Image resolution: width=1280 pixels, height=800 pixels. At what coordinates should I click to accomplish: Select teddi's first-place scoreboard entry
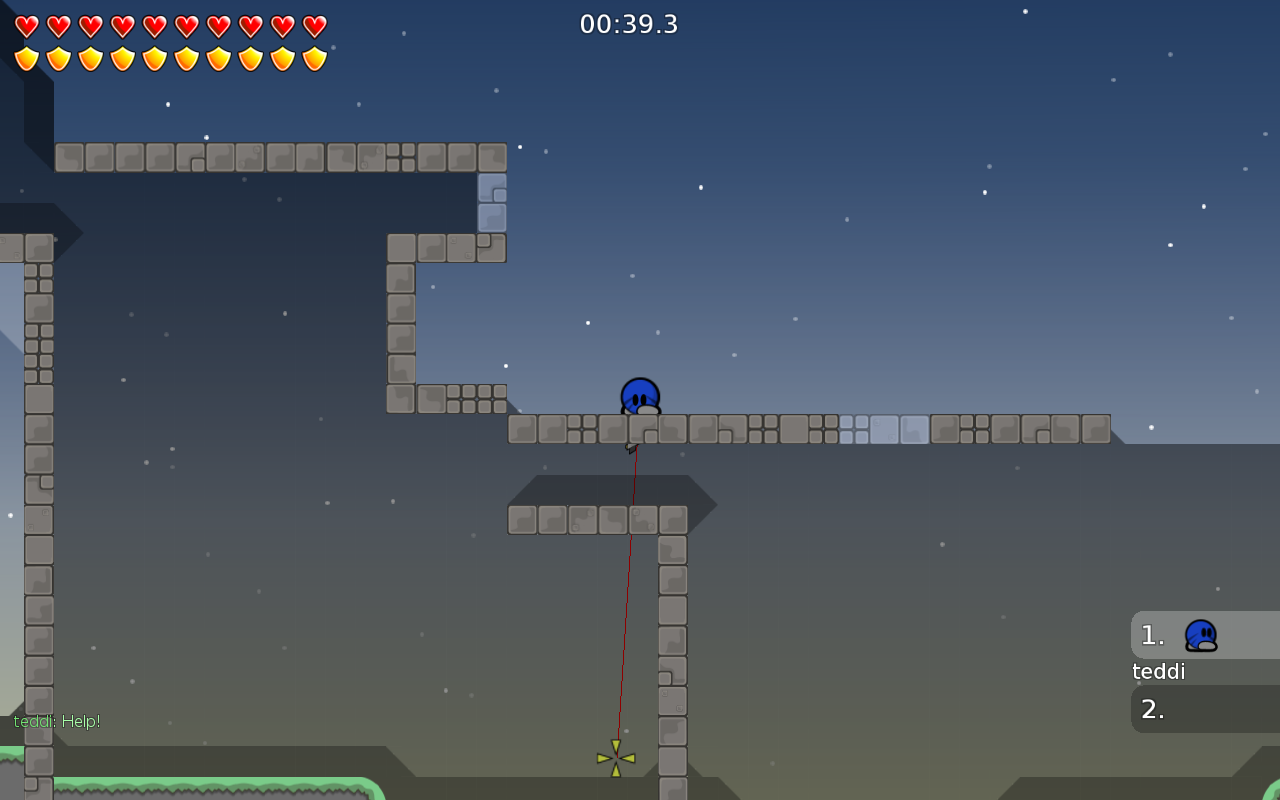tap(1204, 636)
